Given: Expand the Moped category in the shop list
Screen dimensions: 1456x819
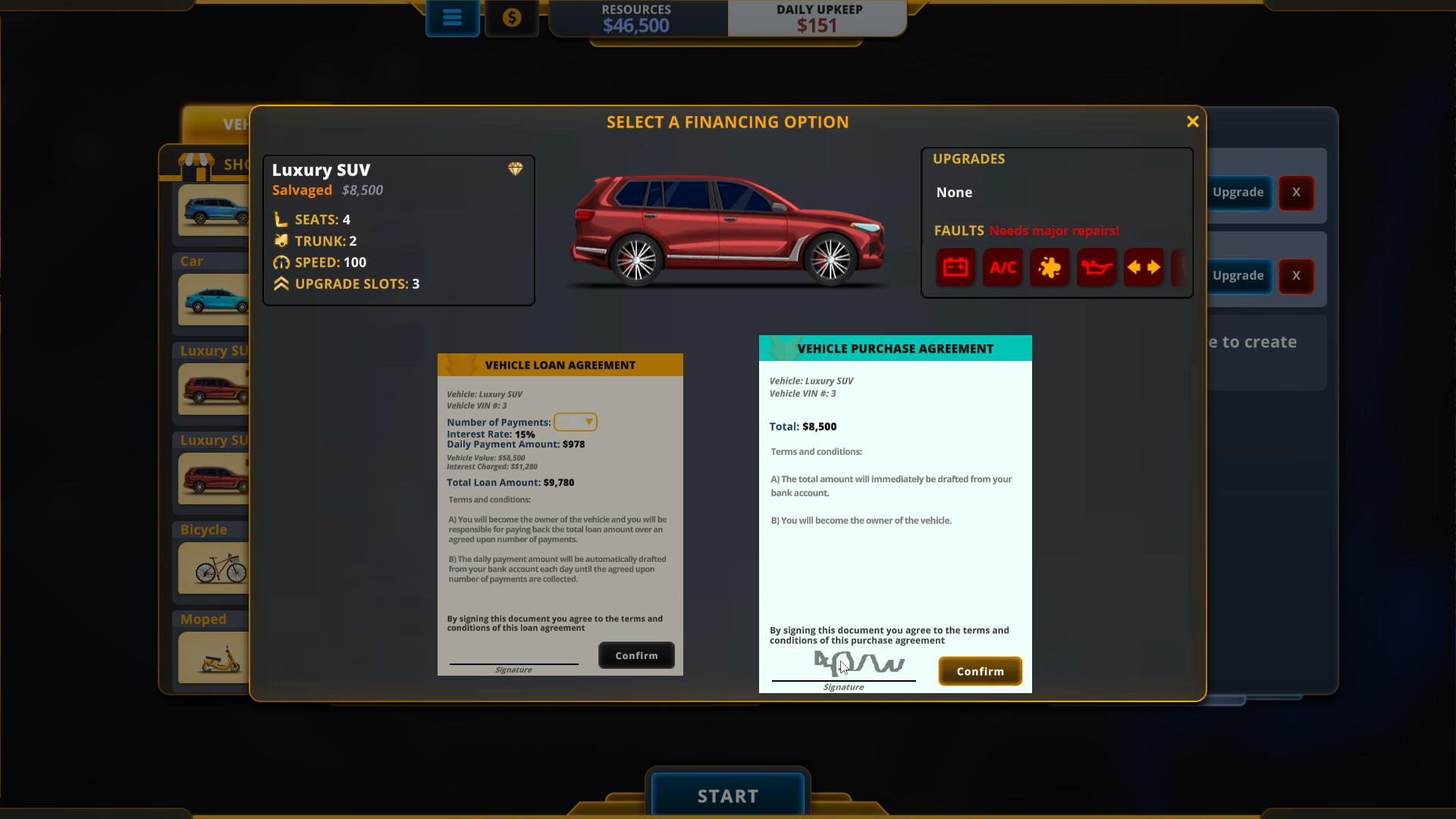Looking at the screenshot, I should point(202,619).
